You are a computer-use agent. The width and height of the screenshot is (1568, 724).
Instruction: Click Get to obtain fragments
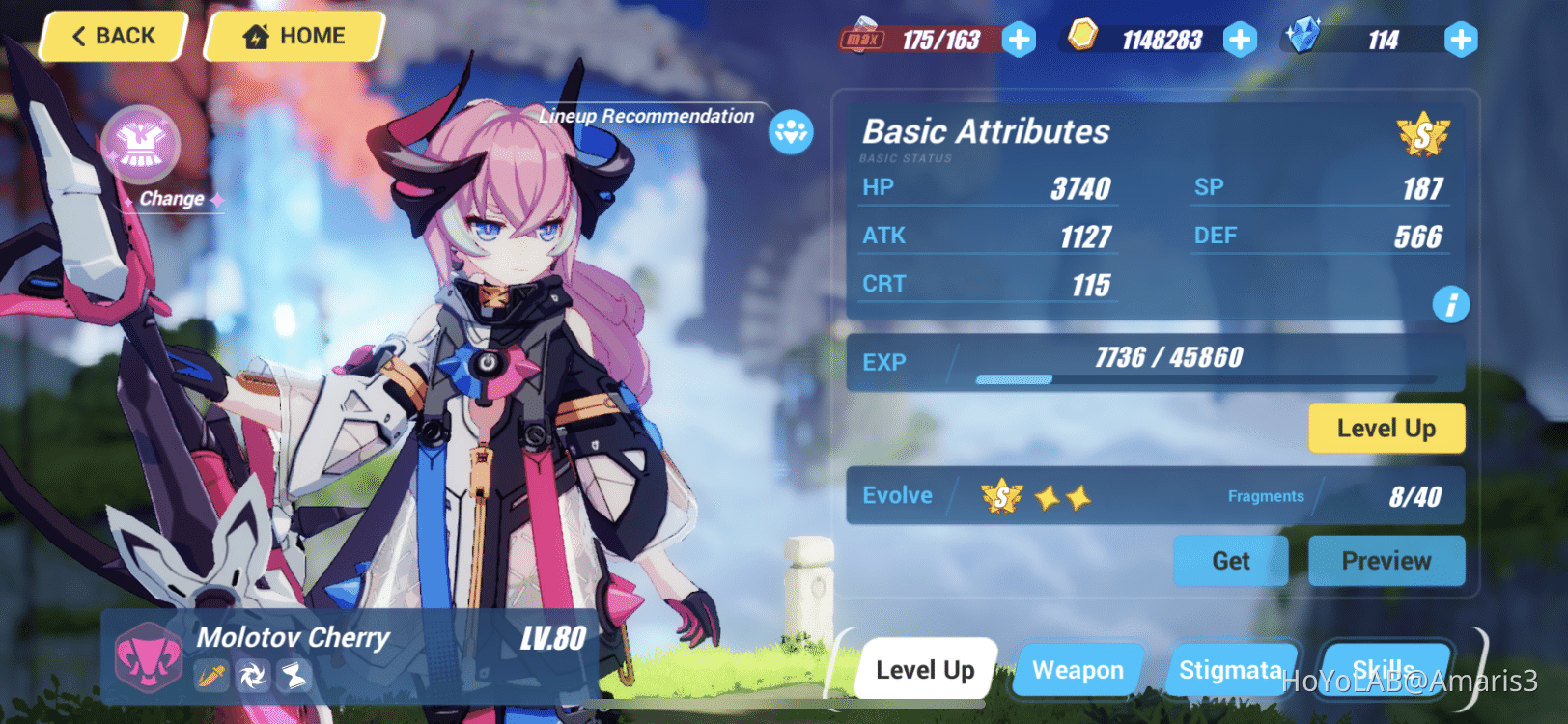coord(1230,561)
